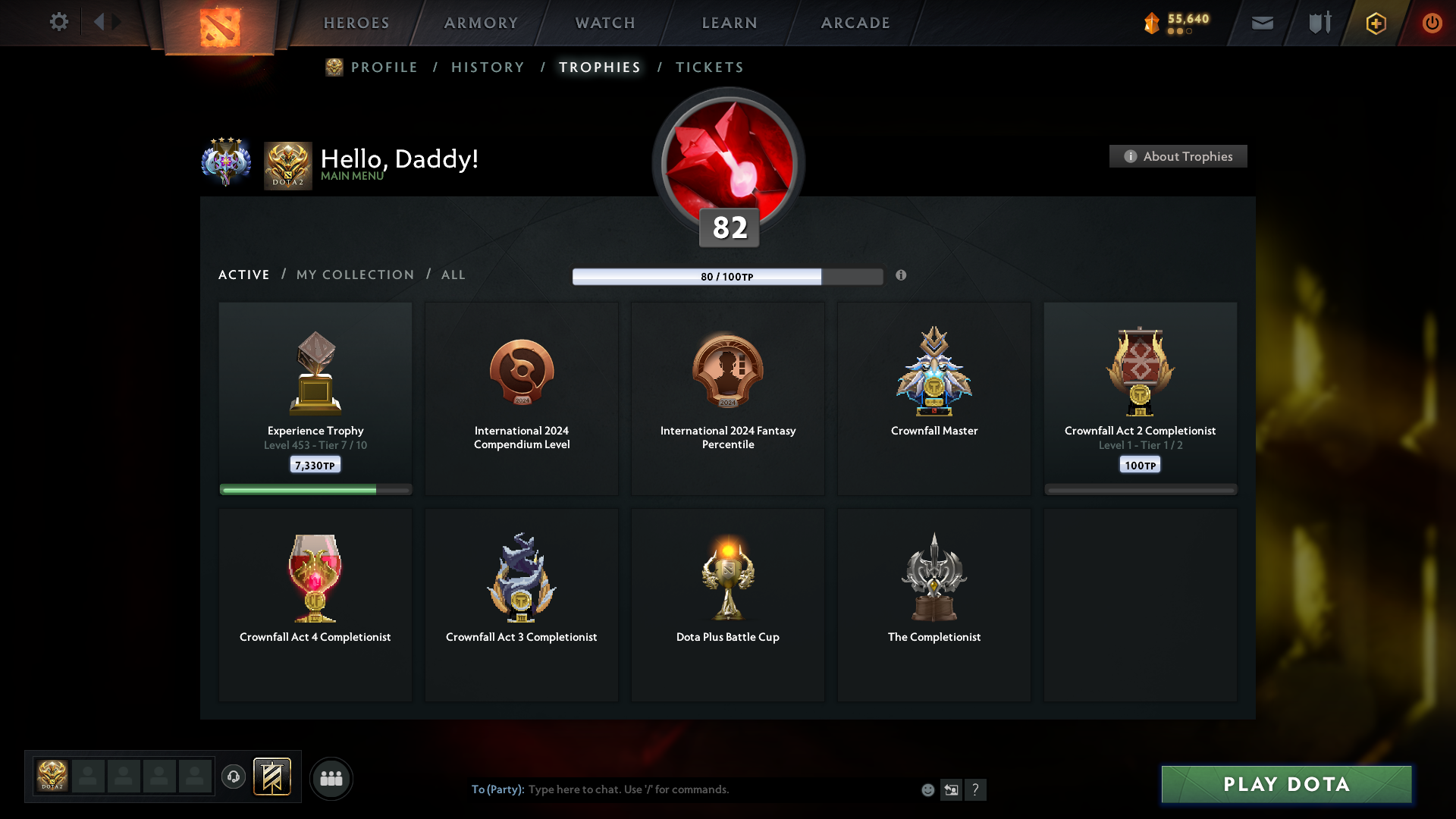The width and height of the screenshot is (1456, 819).
Task: Click the party chat input field
Action: click(682, 789)
